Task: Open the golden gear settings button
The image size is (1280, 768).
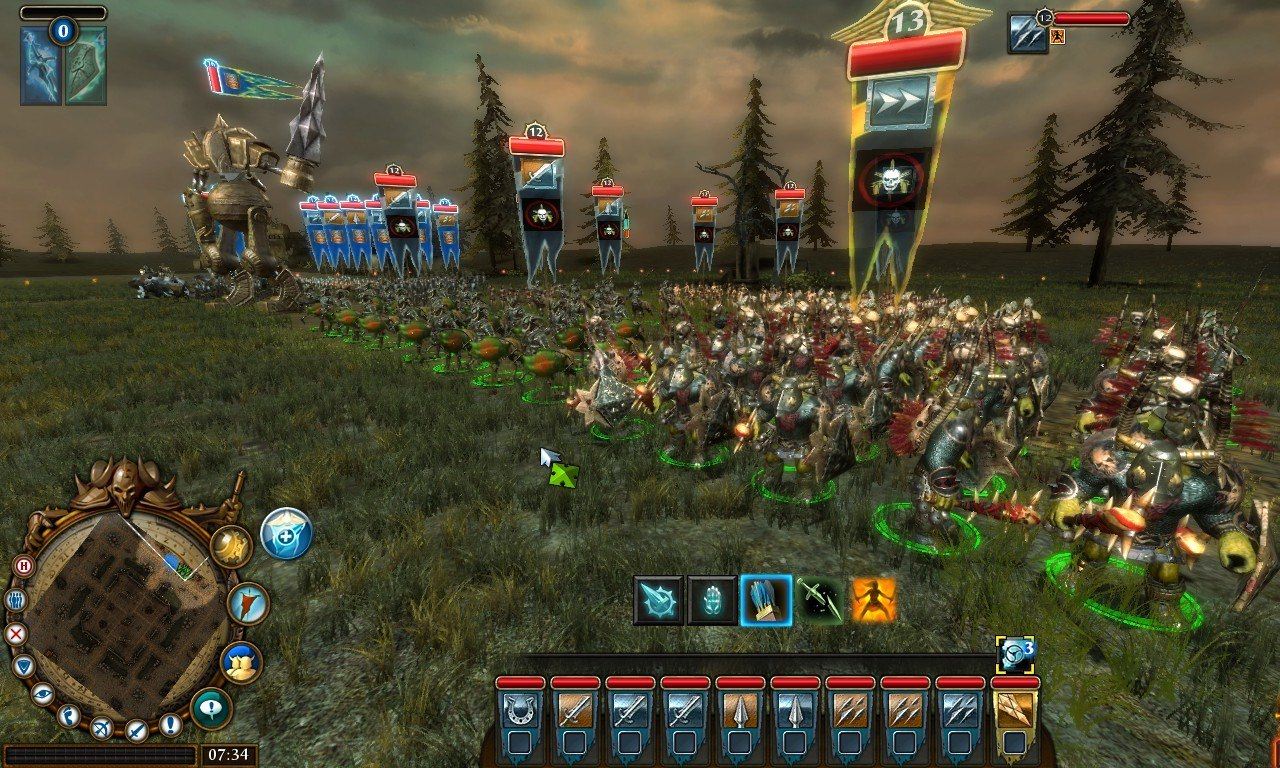Action: click(x=230, y=546)
